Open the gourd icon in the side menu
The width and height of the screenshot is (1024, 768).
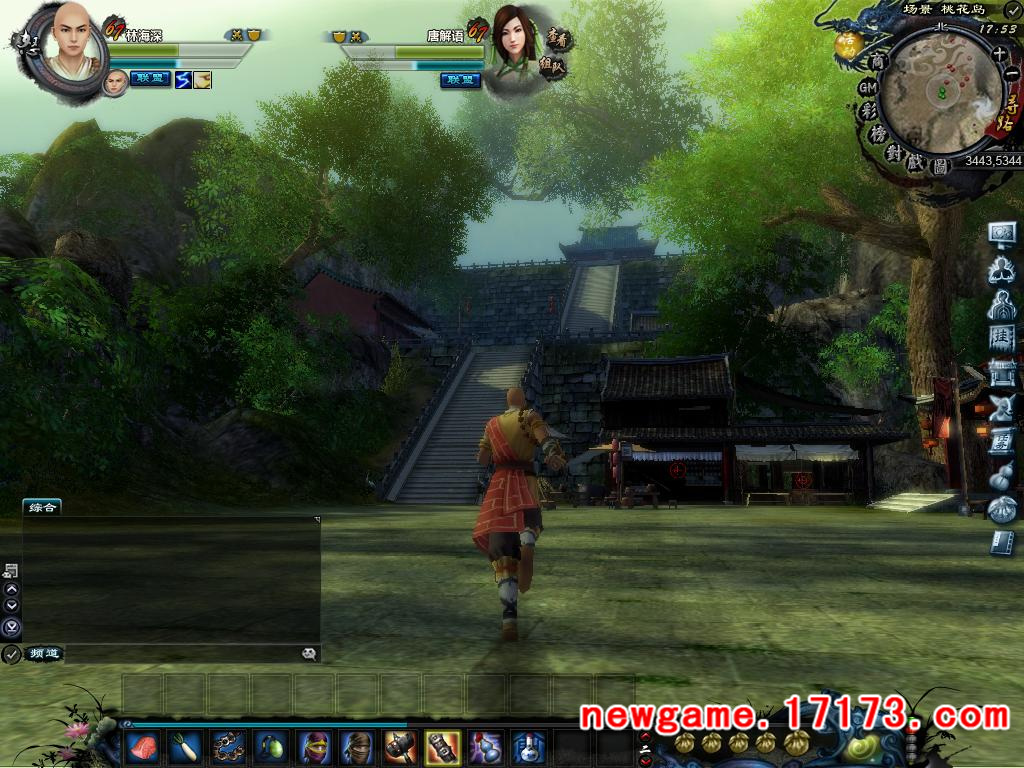[x=1001, y=478]
